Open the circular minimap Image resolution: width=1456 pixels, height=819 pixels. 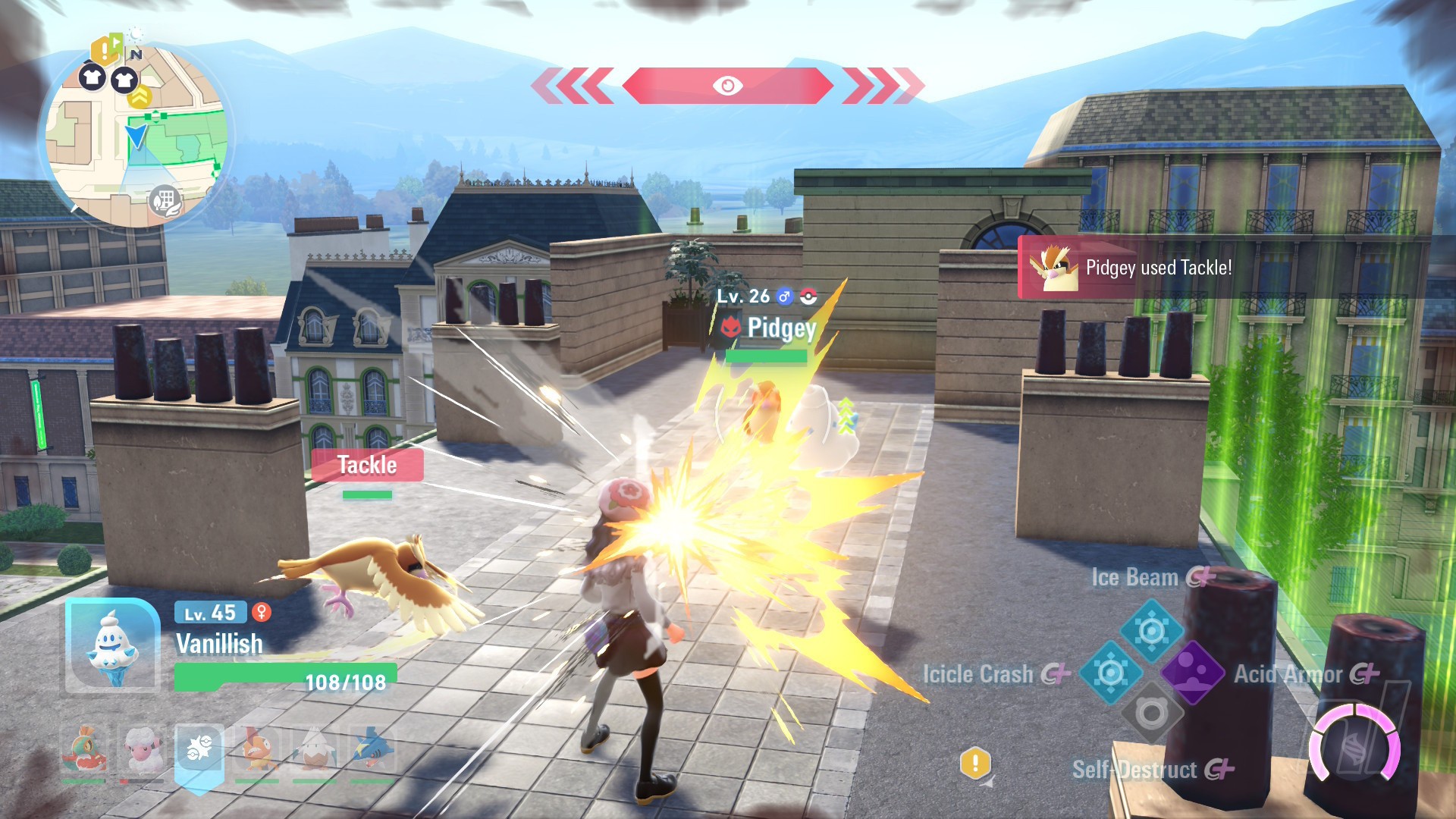(x=136, y=136)
